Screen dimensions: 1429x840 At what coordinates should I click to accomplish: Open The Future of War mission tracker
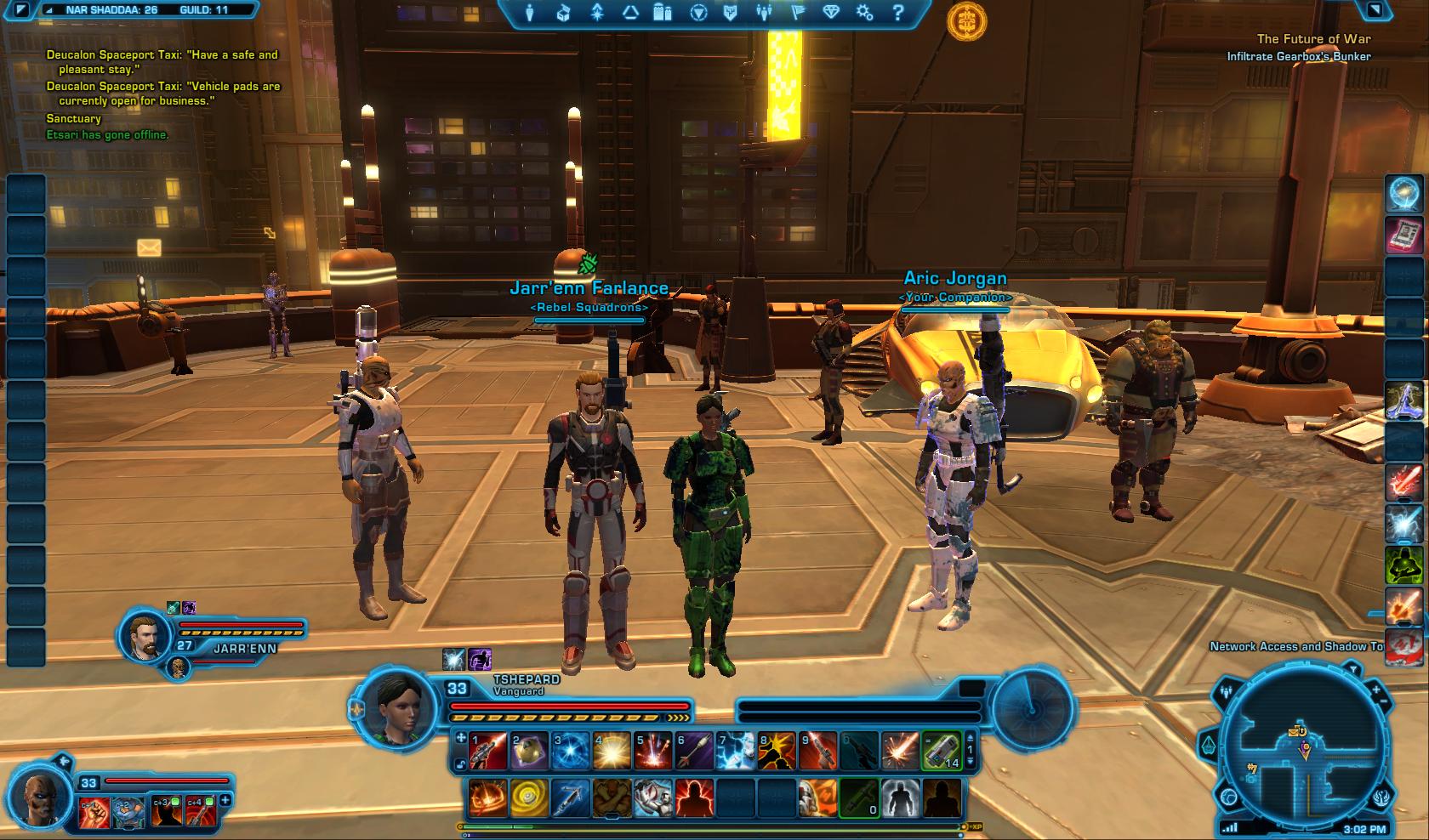[x=1313, y=39]
